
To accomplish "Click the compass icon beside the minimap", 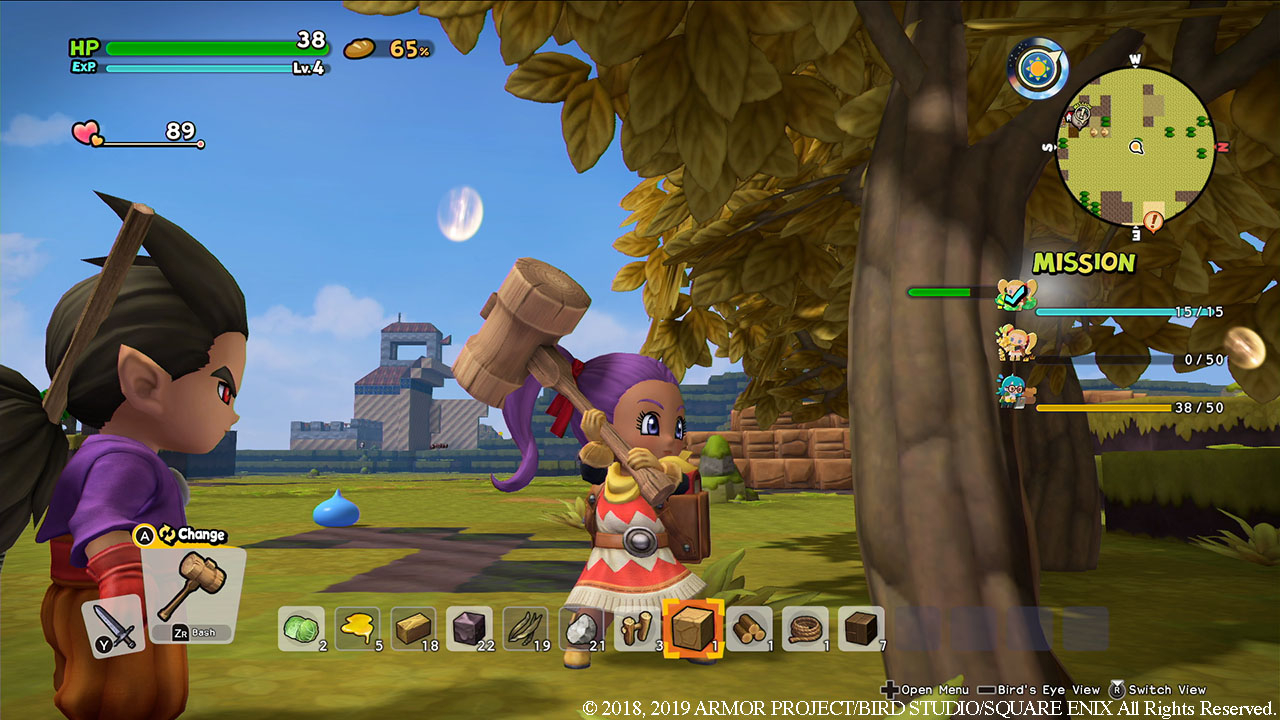I will click(1037, 68).
